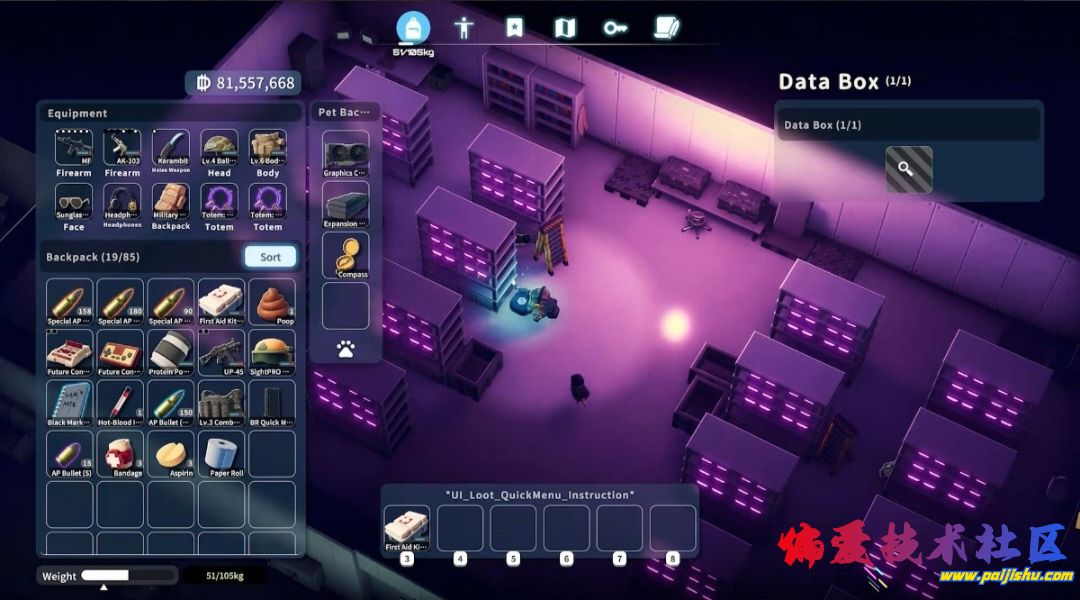Select the Bandage item
Screen dimensions: 1080x600
121,453
